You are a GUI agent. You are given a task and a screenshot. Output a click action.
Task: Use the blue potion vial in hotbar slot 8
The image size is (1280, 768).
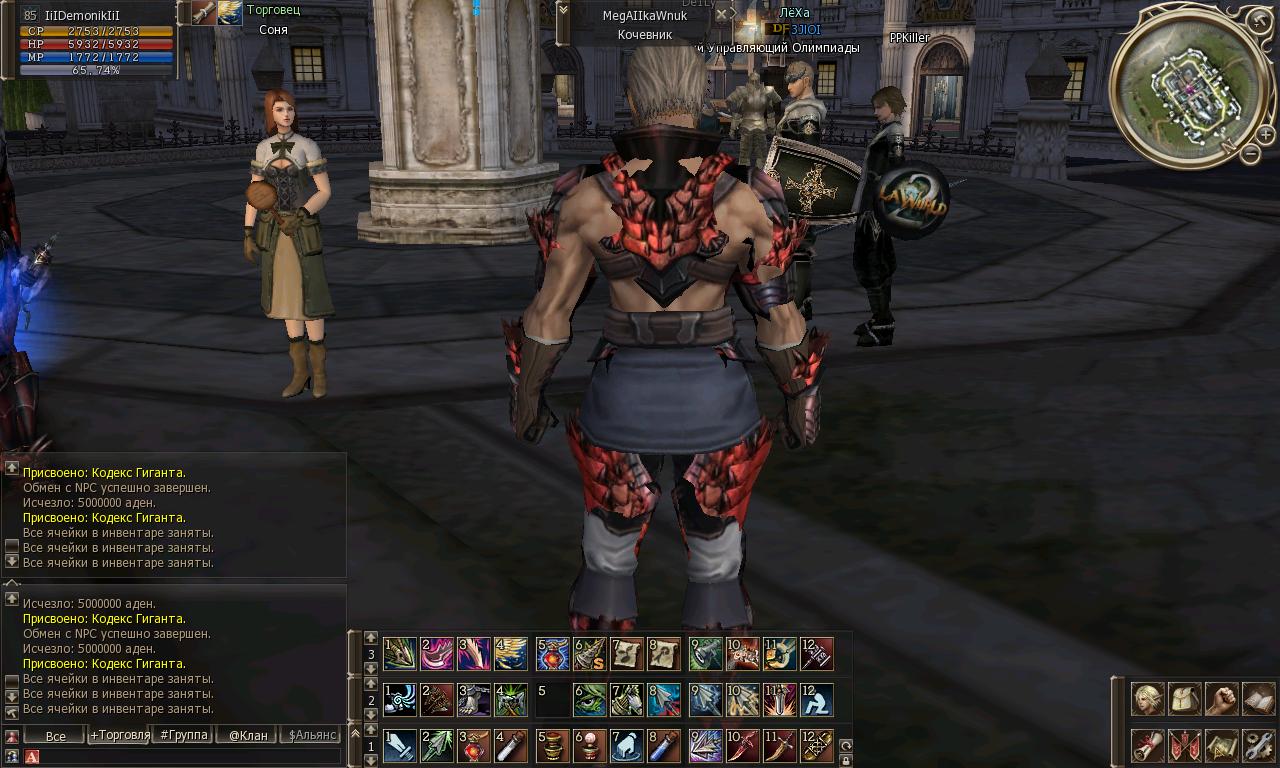(664, 746)
